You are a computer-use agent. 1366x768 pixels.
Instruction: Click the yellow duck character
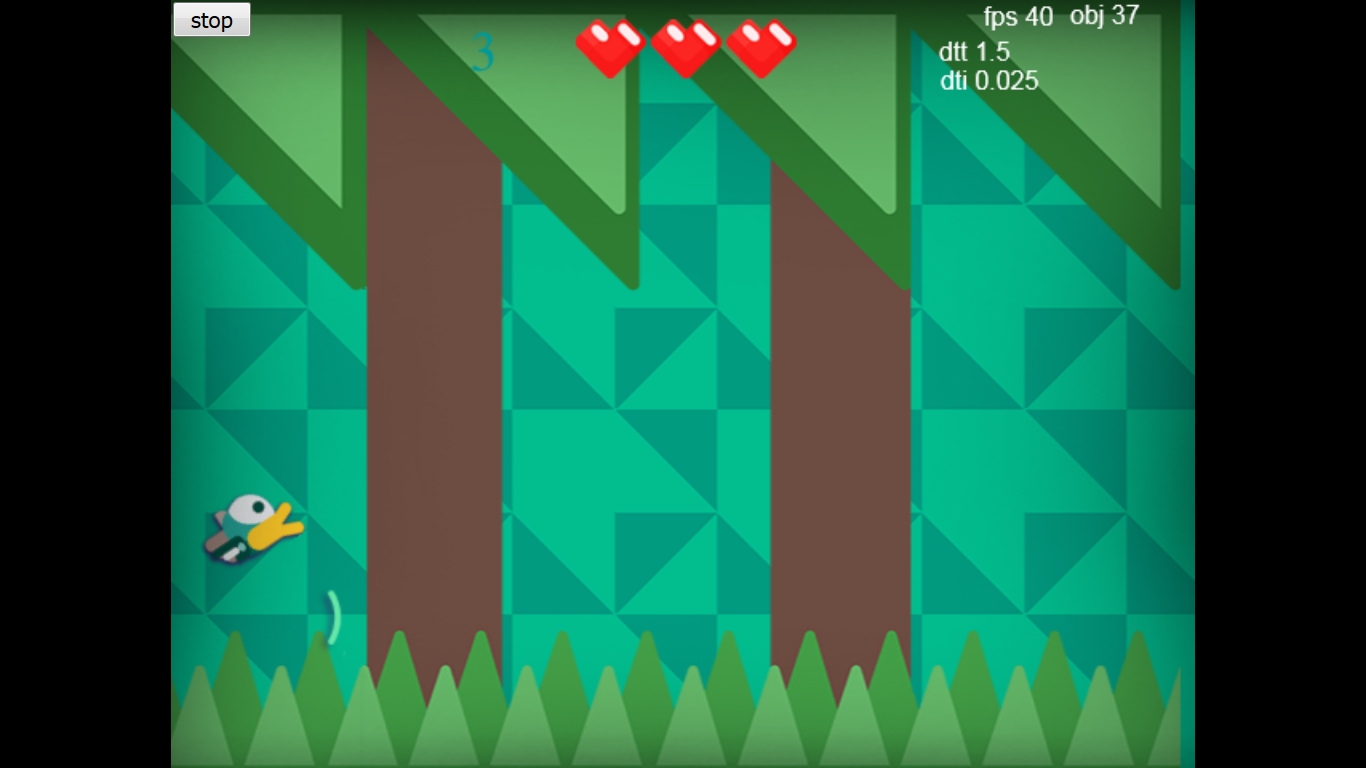252,528
